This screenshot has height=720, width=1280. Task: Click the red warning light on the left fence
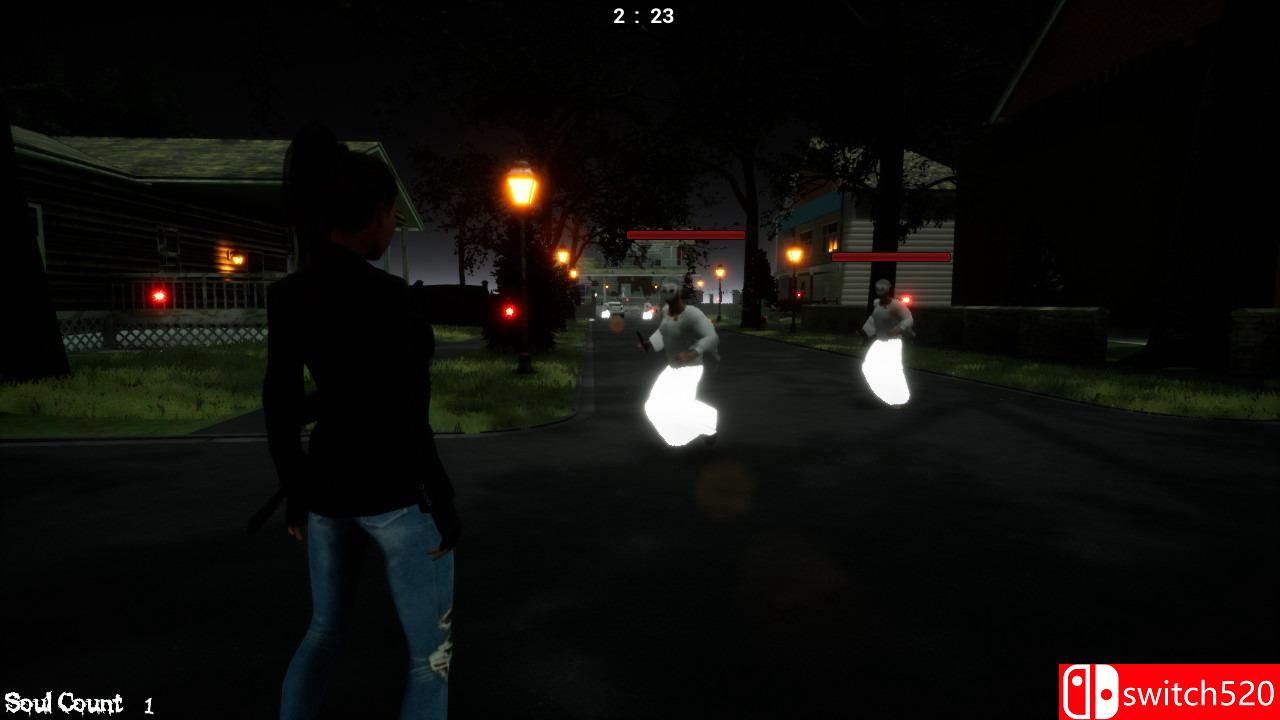[x=160, y=297]
